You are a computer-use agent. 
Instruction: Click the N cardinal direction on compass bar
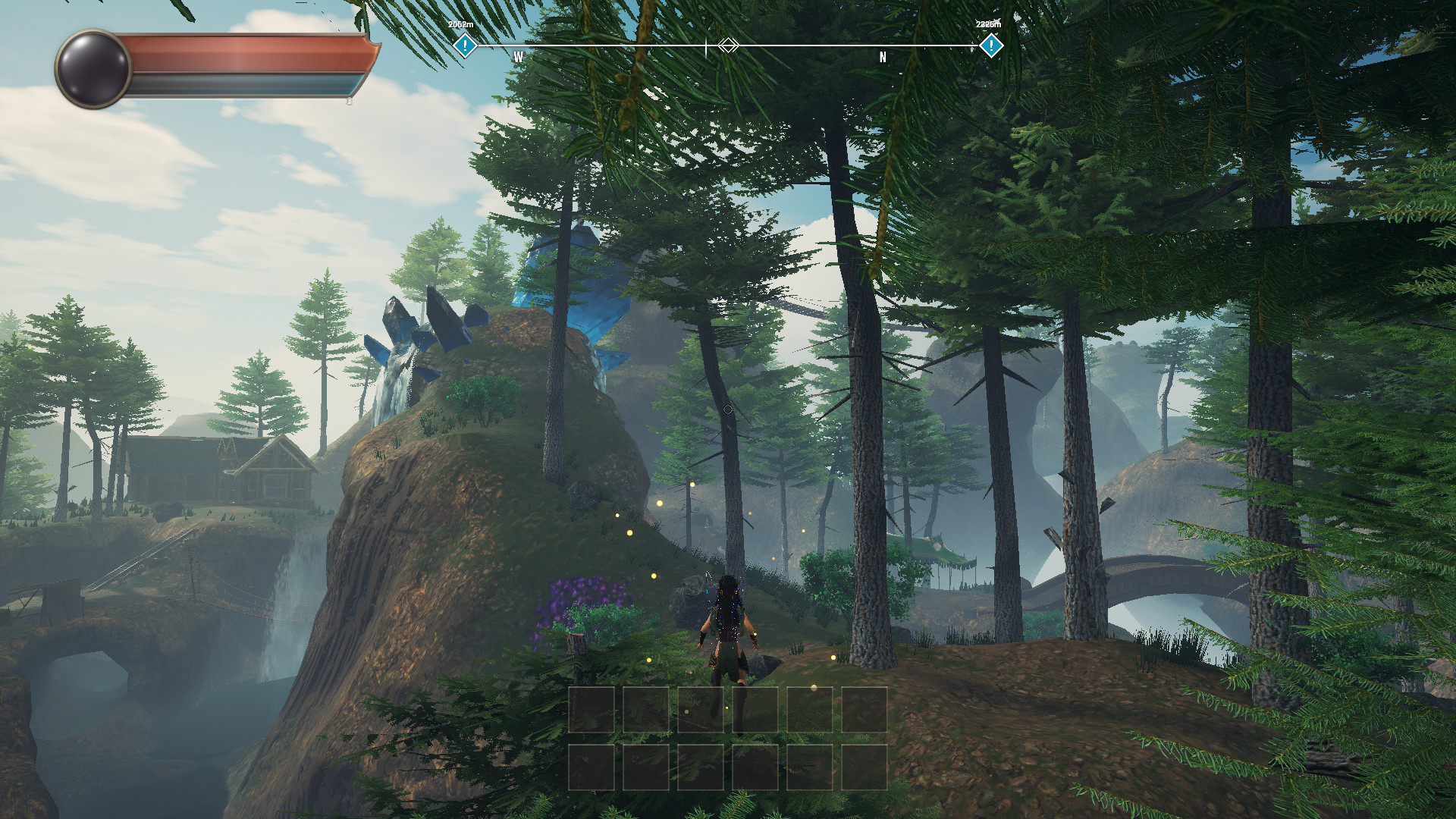coord(882,55)
